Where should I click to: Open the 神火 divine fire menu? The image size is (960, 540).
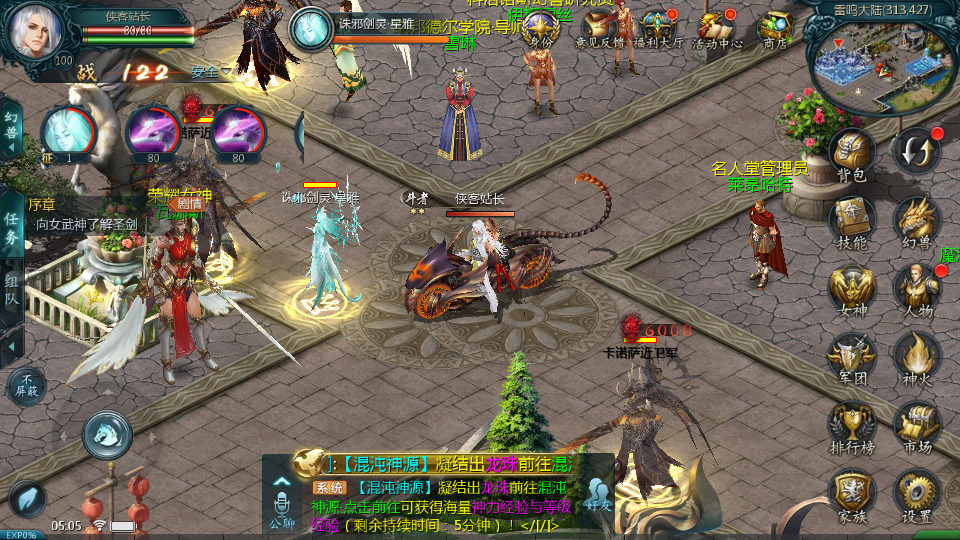point(917,358)
